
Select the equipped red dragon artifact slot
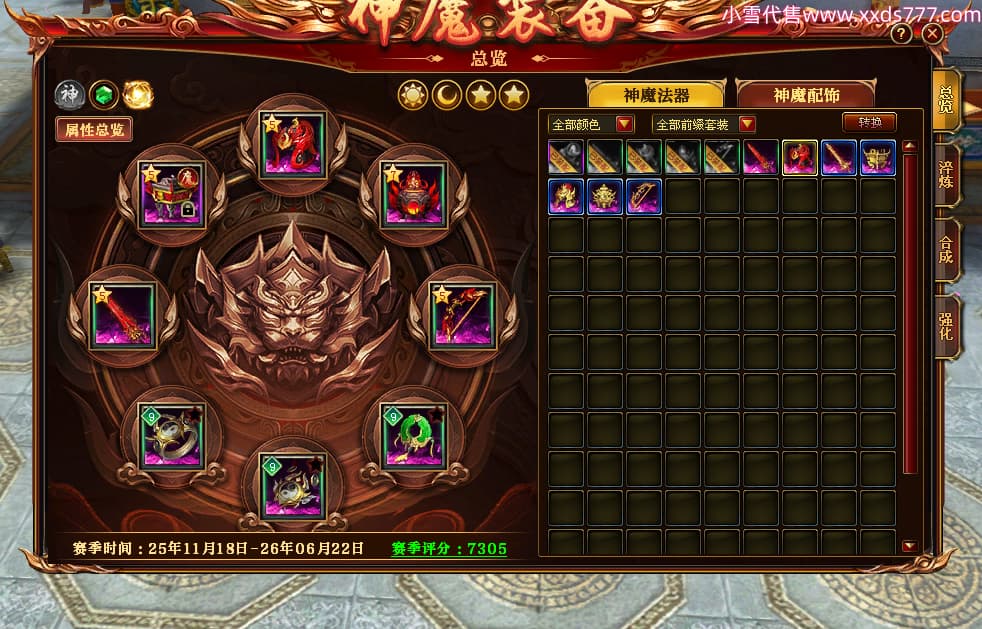[x=292, y=145]
